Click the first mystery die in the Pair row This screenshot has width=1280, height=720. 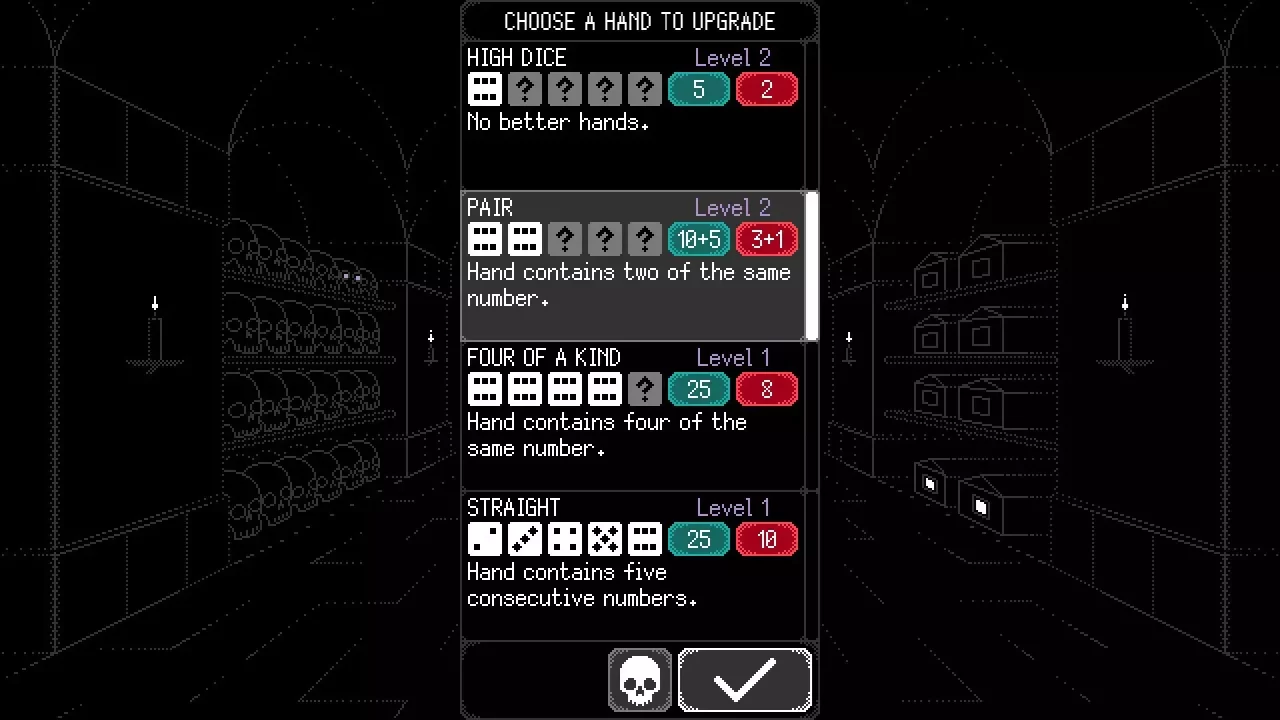pyautogui.click(x=564, y=239)
